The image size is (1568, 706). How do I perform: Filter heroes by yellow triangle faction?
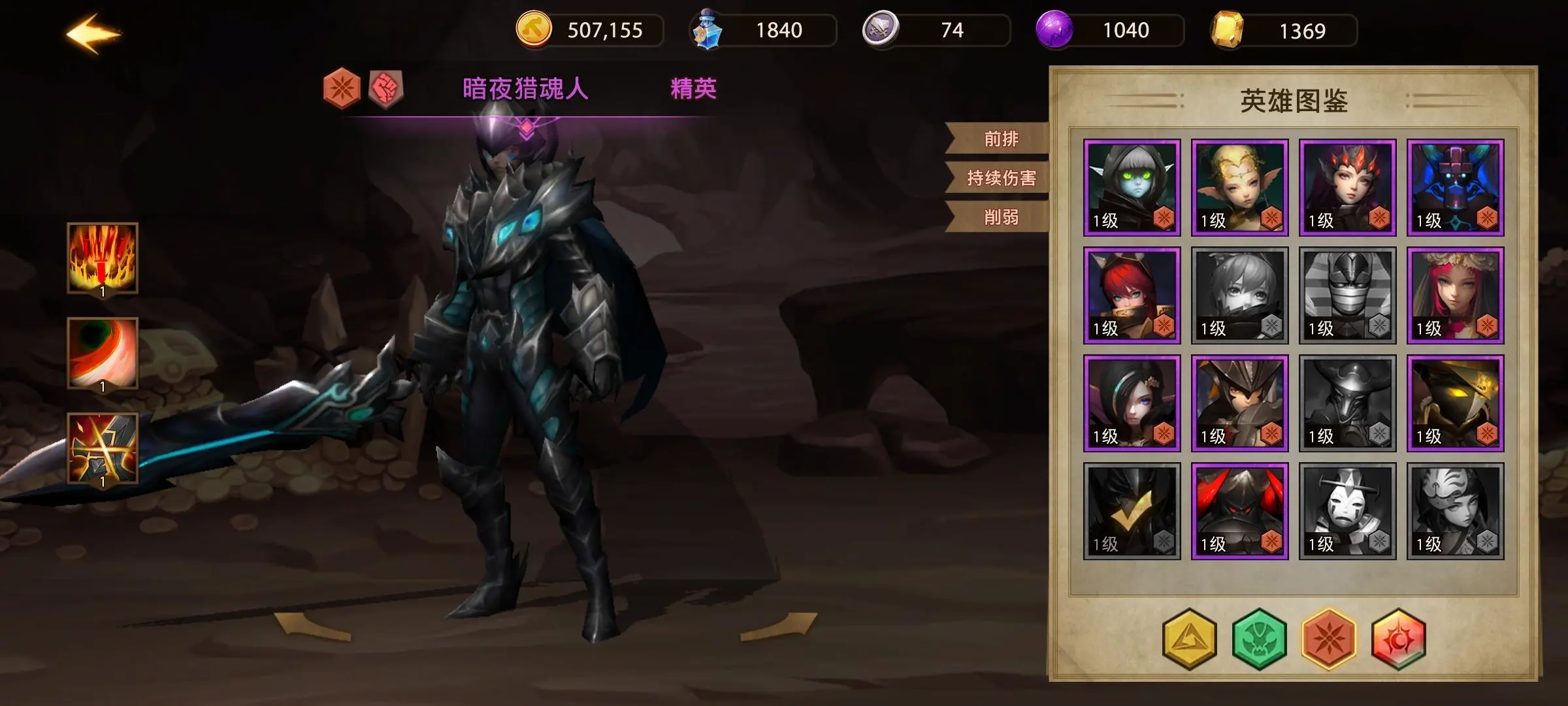click(1190, 639)
